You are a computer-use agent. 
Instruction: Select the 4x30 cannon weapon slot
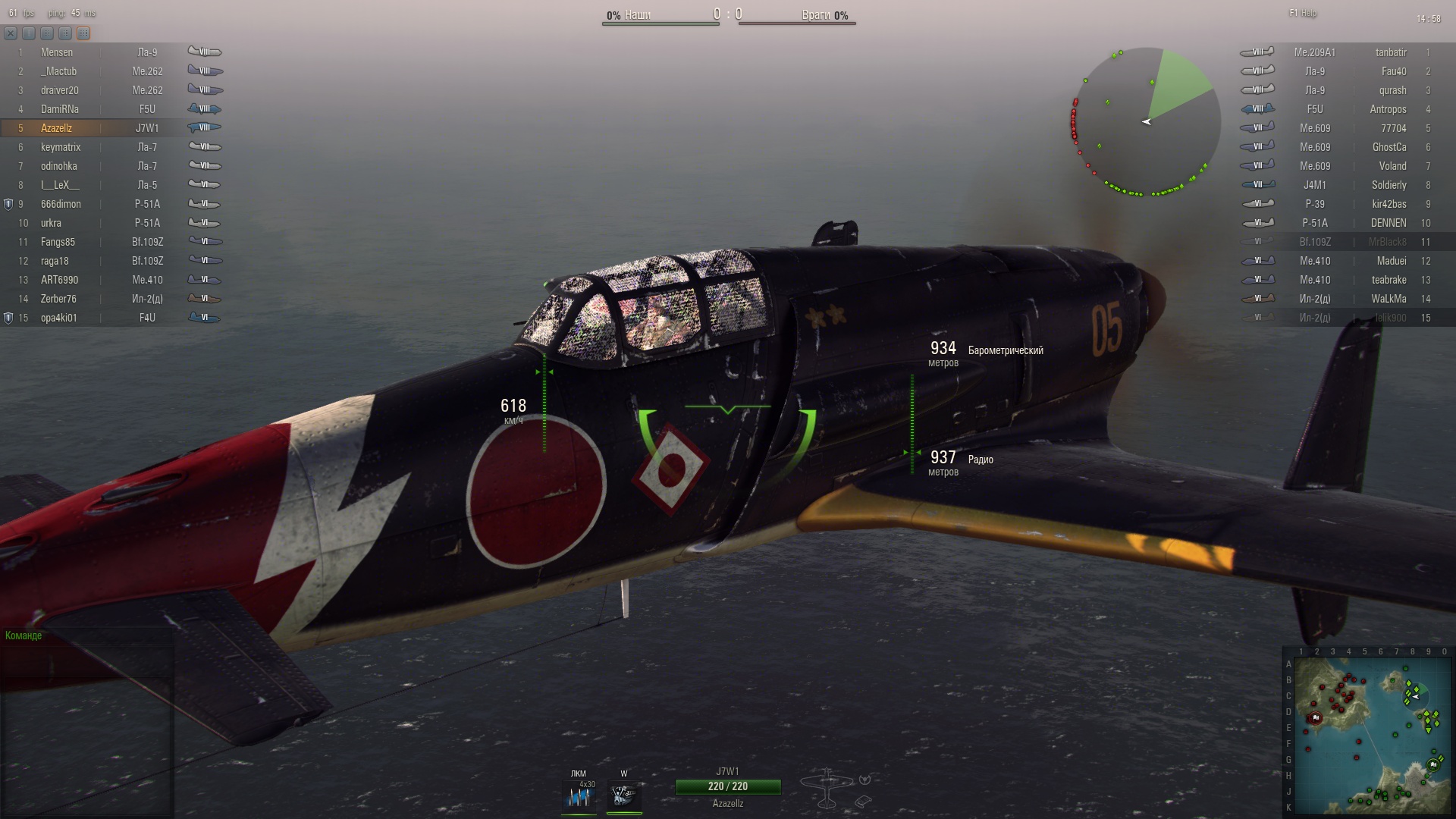click(579, 795)
